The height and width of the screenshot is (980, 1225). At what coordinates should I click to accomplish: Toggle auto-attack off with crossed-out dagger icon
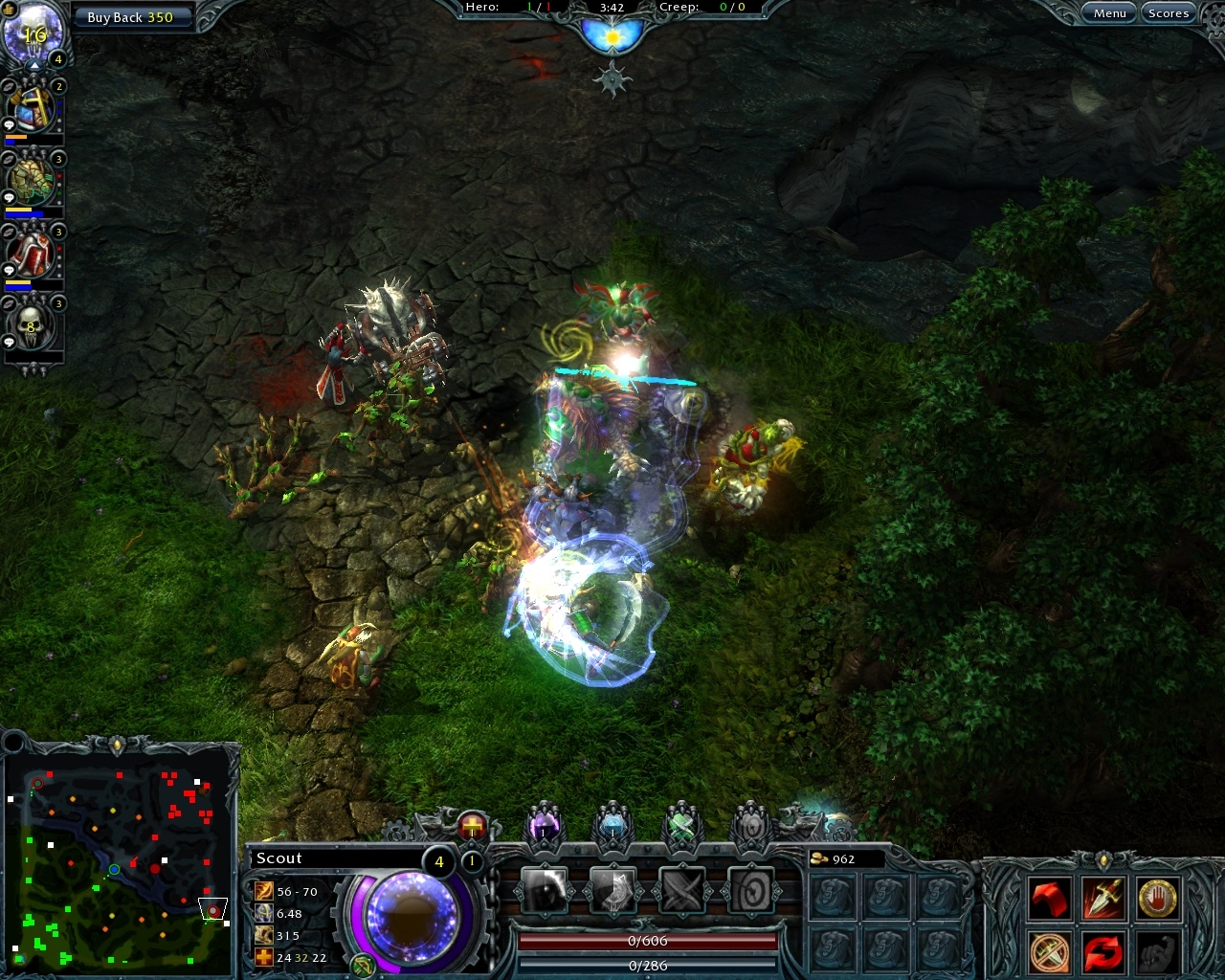[x=1047, y=952]
